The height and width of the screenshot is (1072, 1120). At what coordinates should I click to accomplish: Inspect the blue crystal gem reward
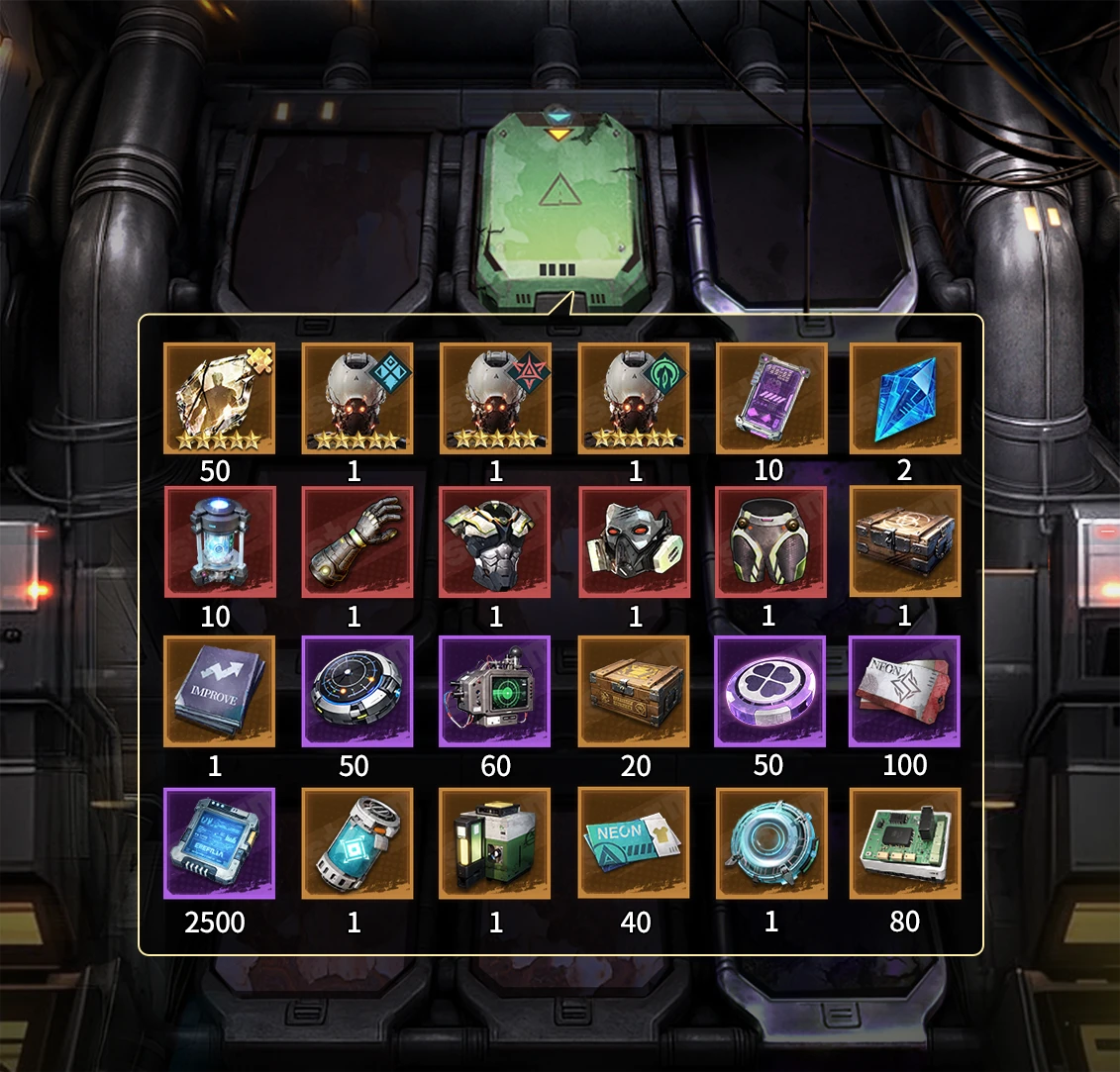pyautogui.click(x=905, y=399)
